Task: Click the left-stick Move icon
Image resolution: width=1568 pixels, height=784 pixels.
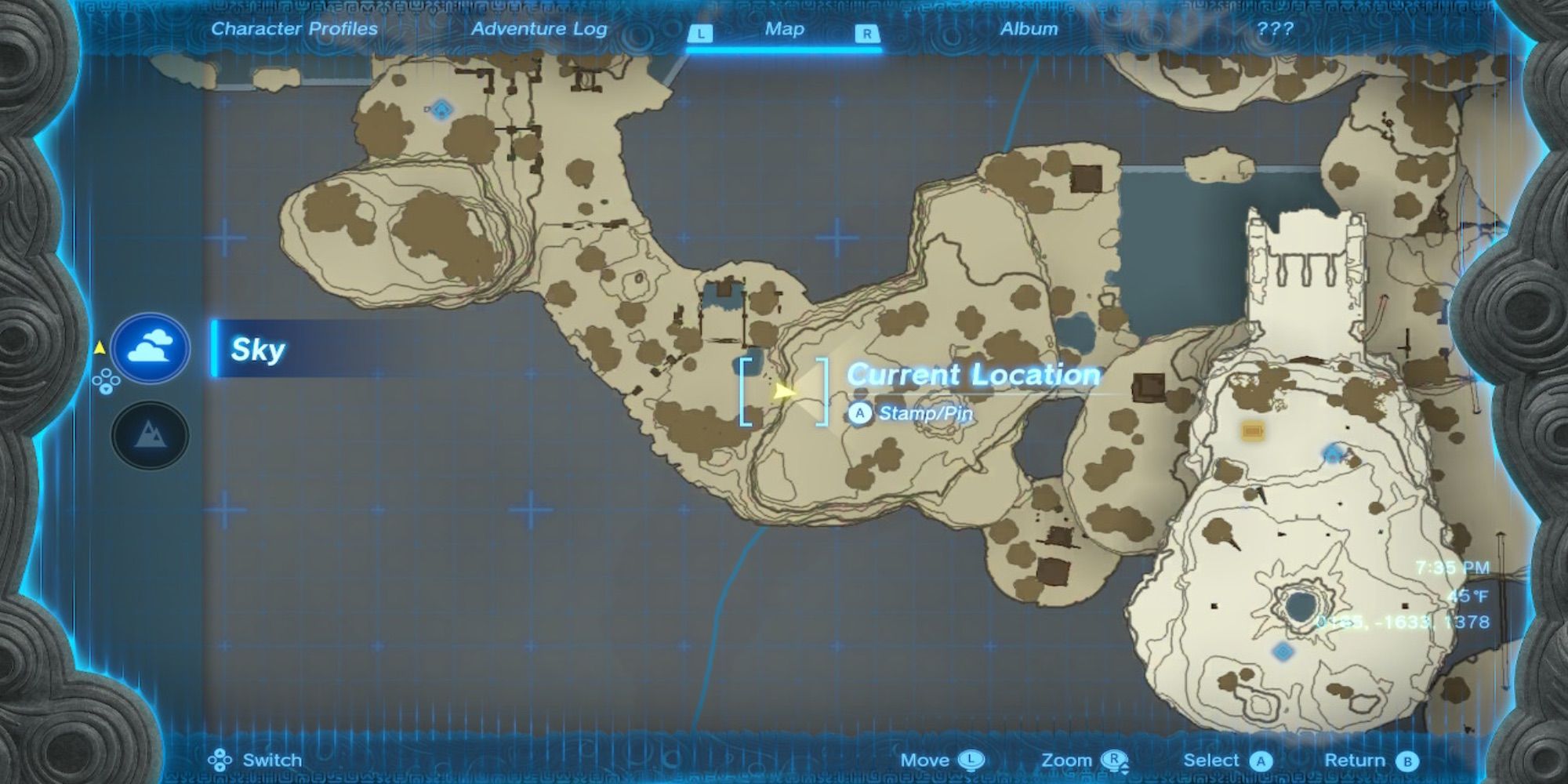Action: point(971,760)
